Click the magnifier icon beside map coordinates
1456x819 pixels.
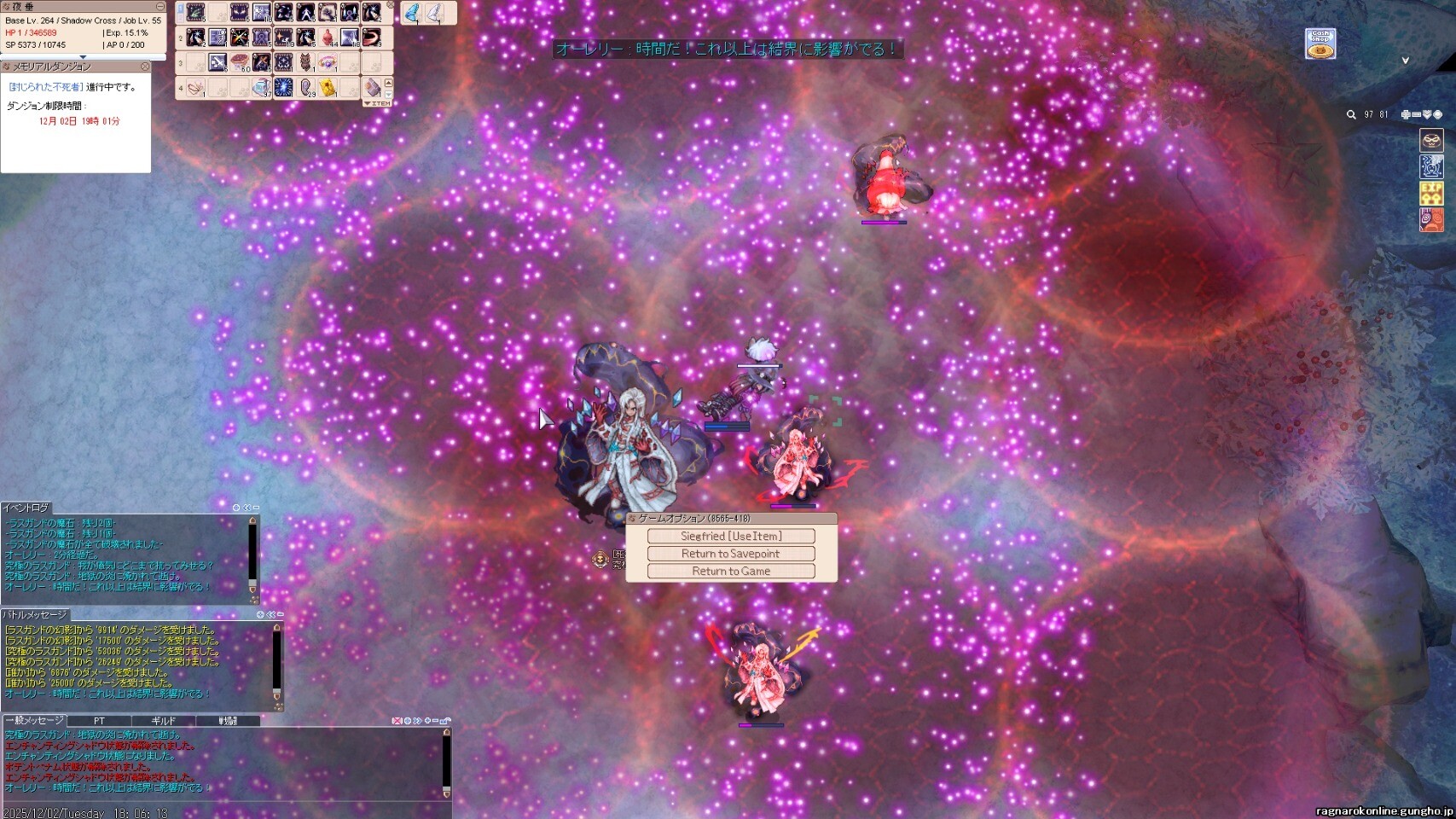coord(1351,114)
